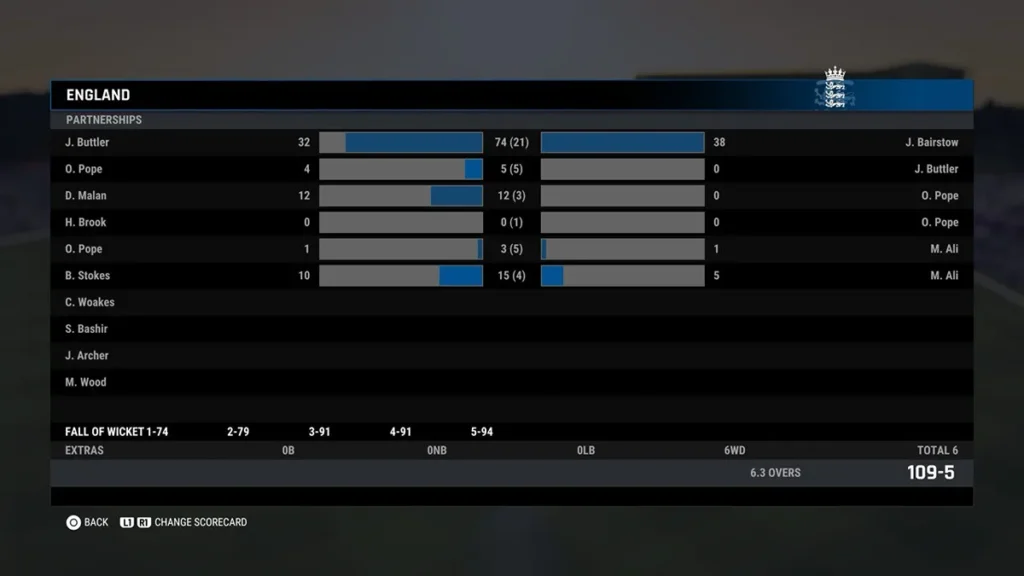
Task: Choose the S. Bashir row
Action: click(511, 329)
